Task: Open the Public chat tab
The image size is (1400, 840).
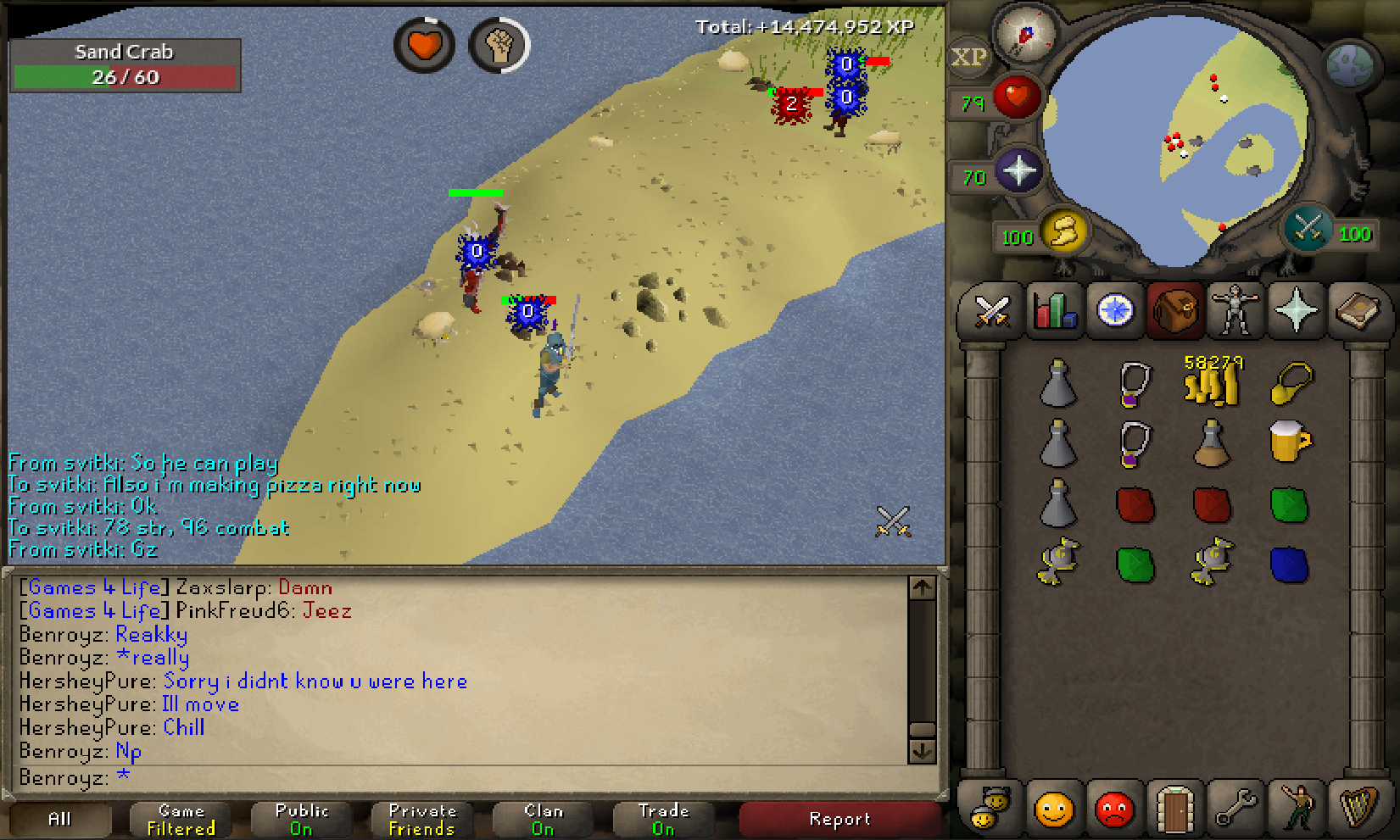Action: tap(302, 819)
